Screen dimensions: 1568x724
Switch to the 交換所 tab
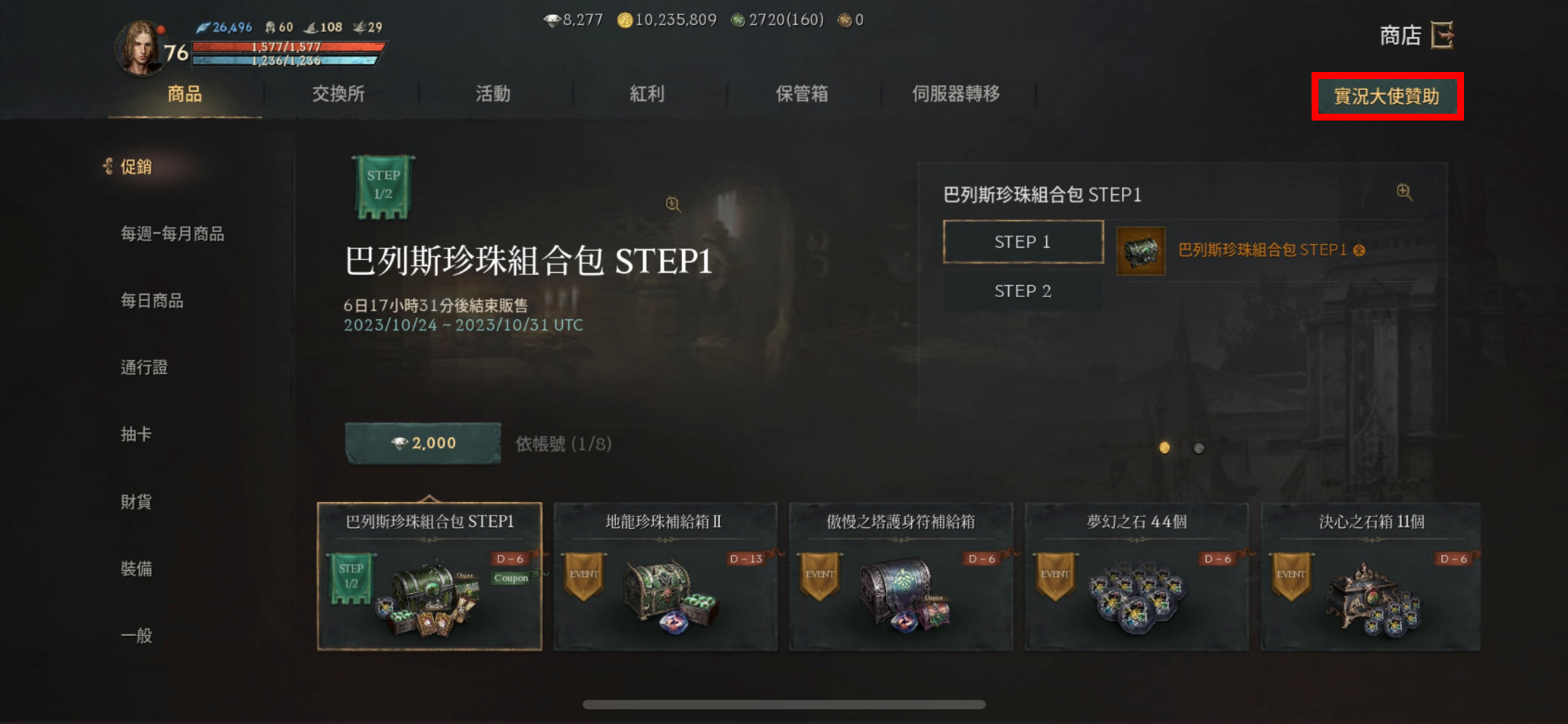pos(339,93)
